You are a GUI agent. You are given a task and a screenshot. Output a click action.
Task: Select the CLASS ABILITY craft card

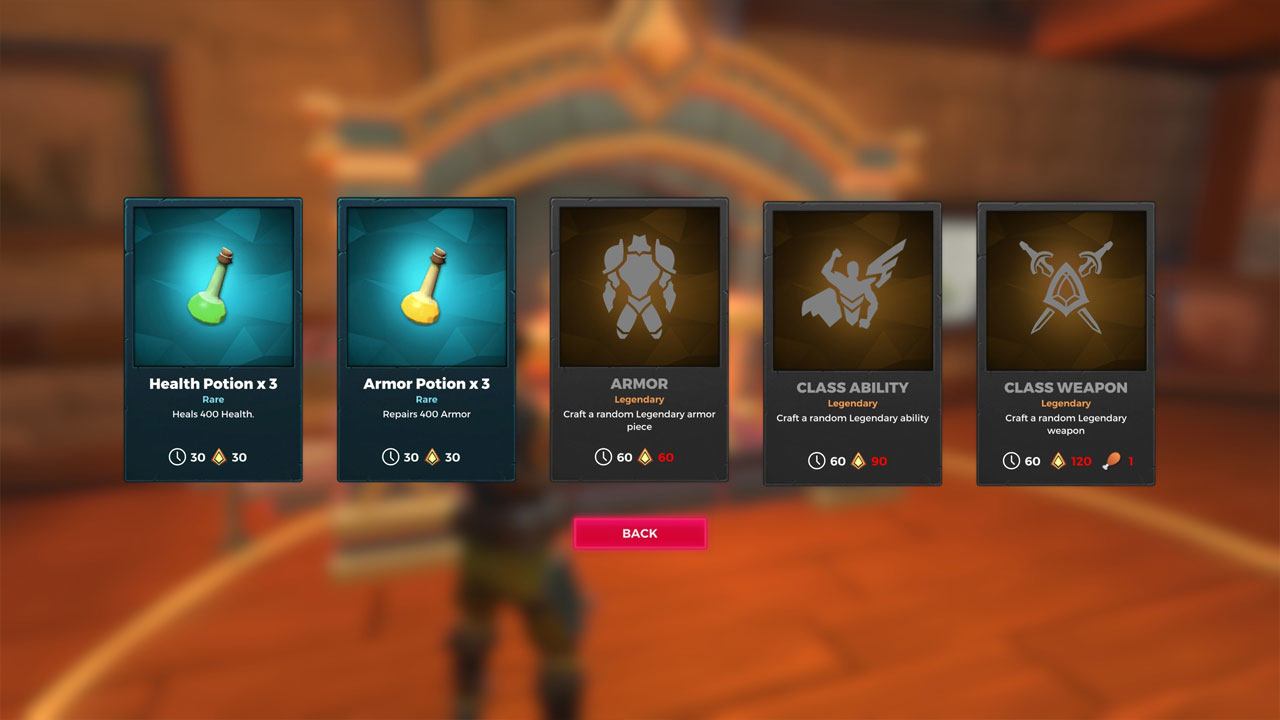point(852,340)
